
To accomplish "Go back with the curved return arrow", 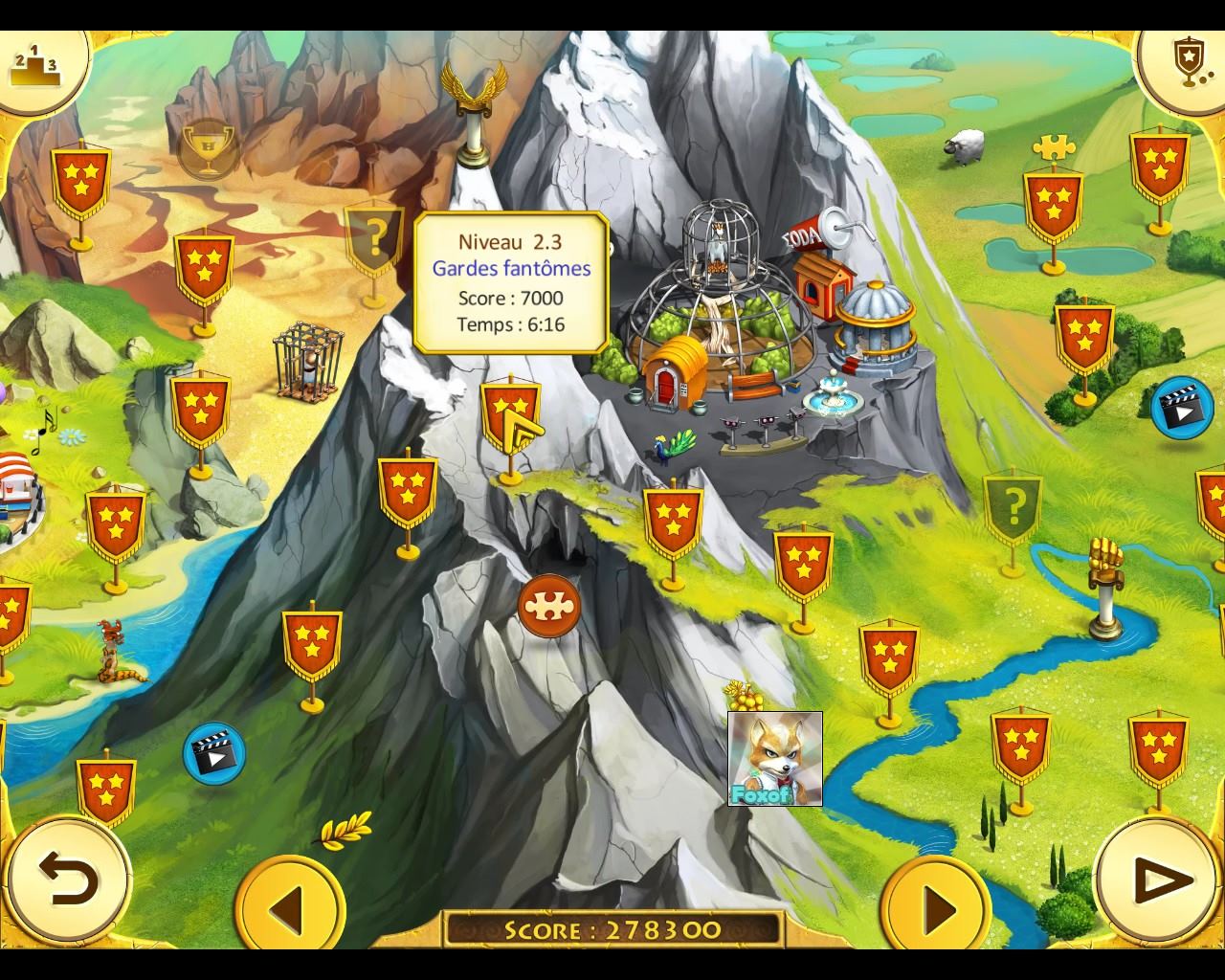I will click(x=68, y=879).
